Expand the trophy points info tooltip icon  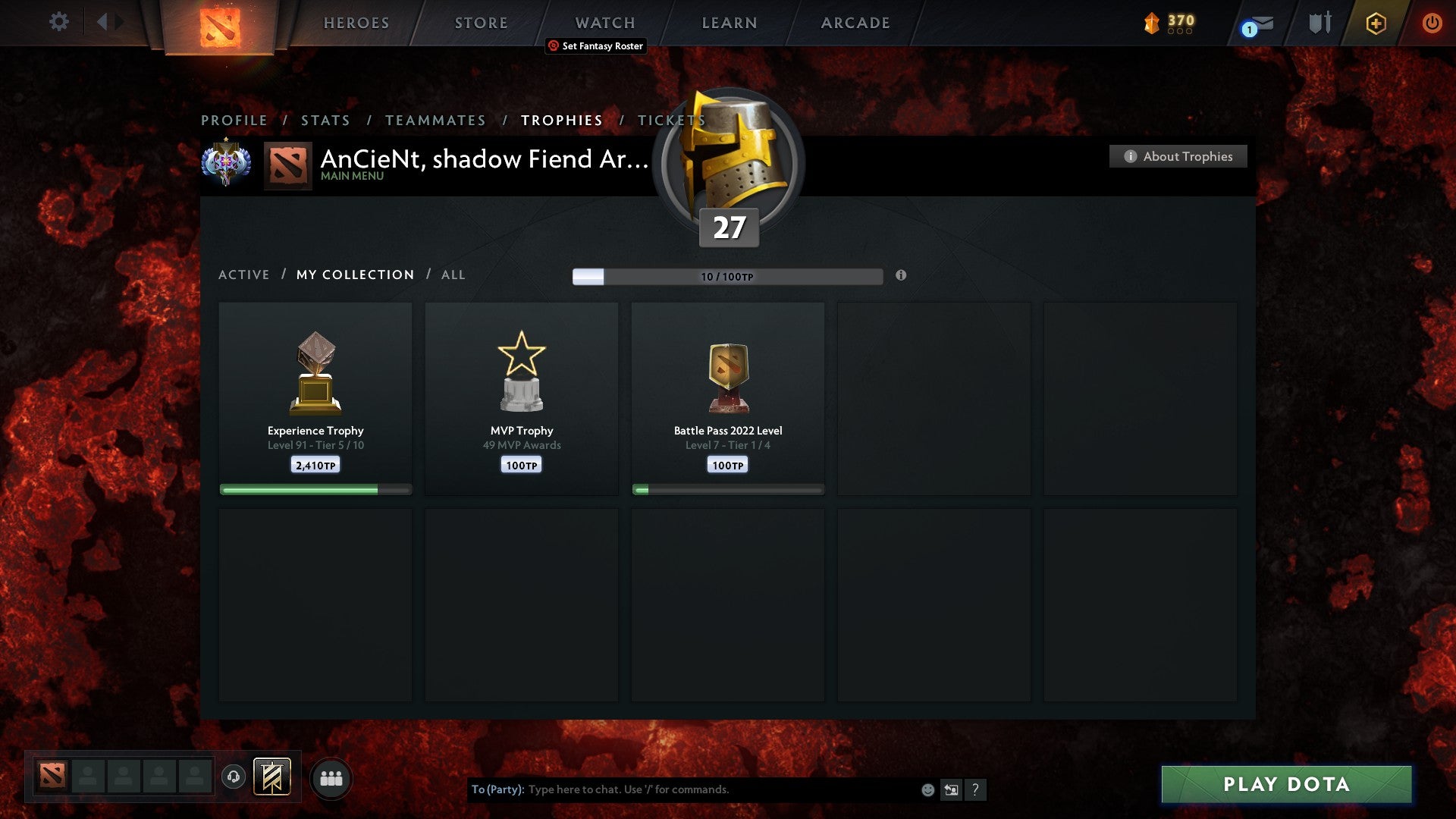point(901,277)
